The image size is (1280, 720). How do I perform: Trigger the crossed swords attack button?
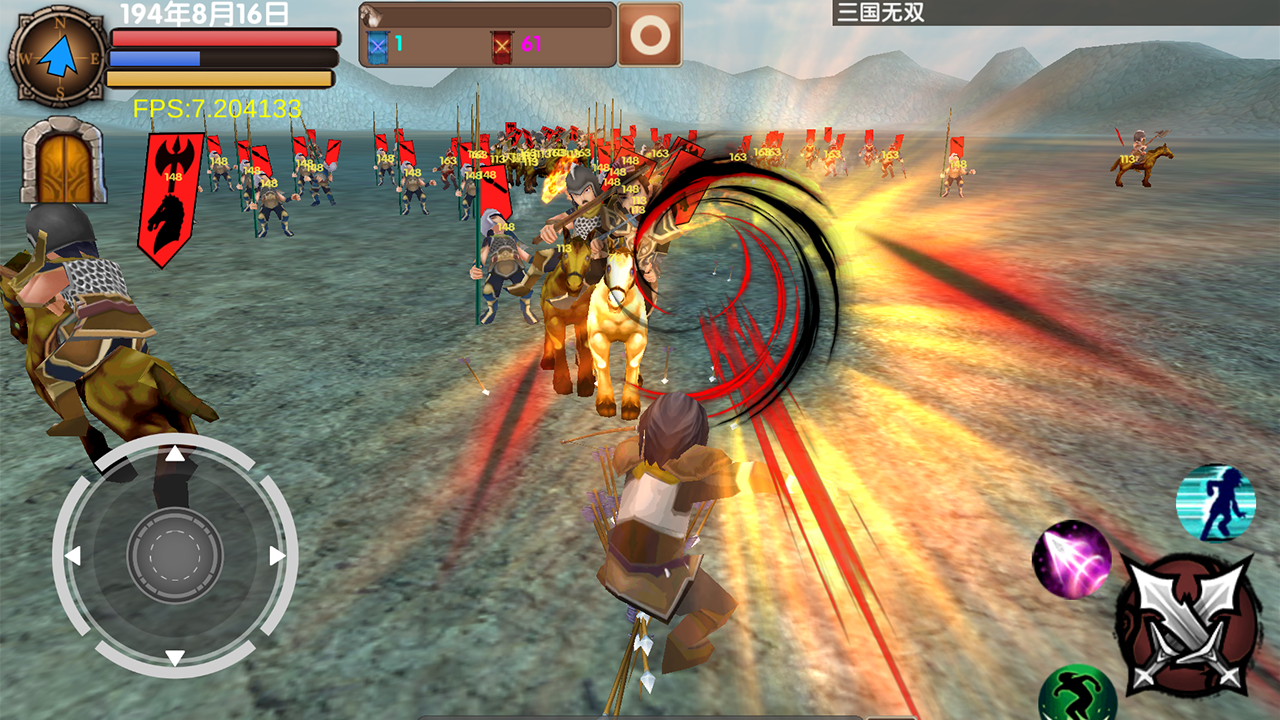(x=1187, y=625)
